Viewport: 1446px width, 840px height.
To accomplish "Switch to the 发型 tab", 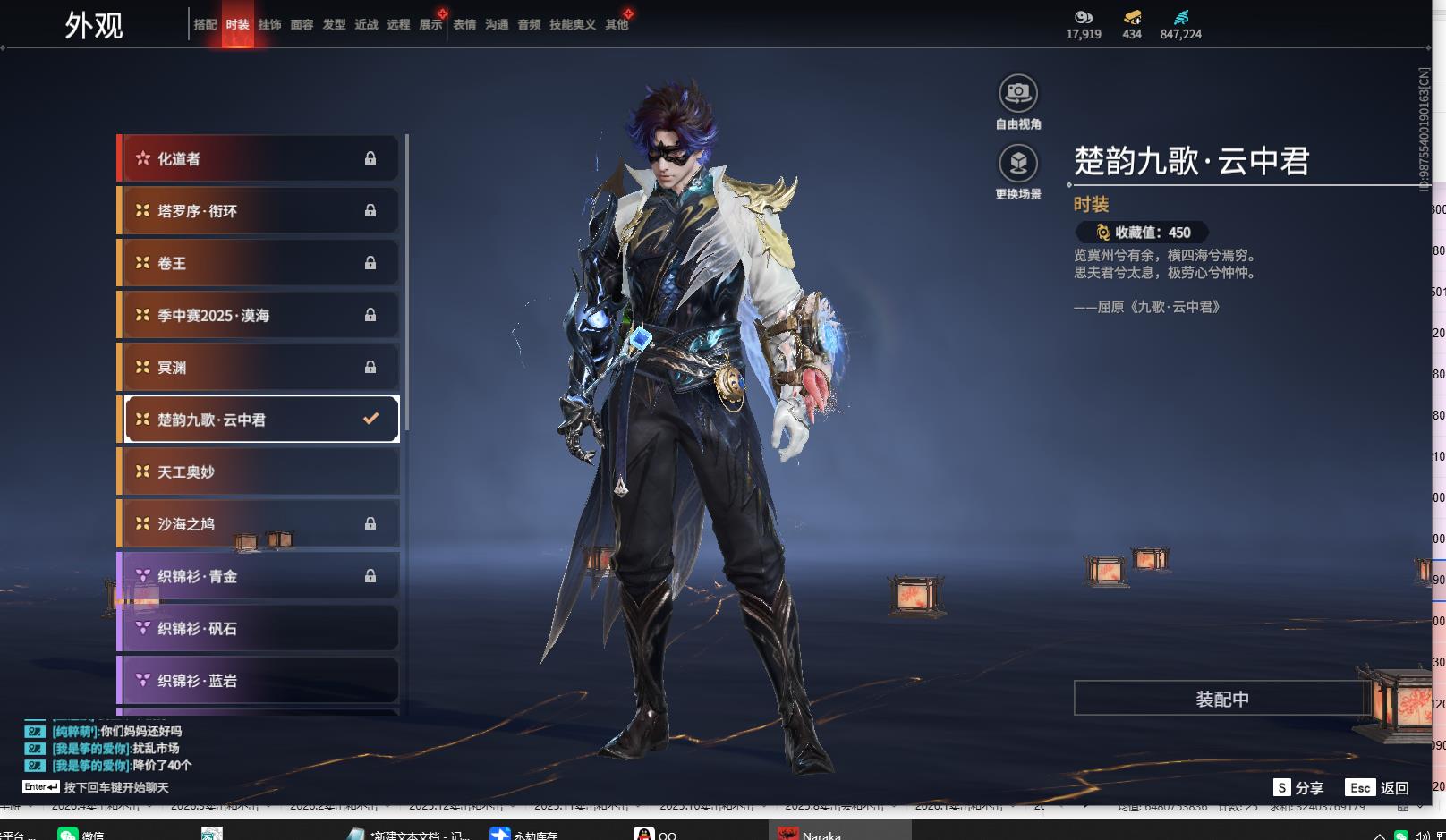I will (x=334, y=25).
